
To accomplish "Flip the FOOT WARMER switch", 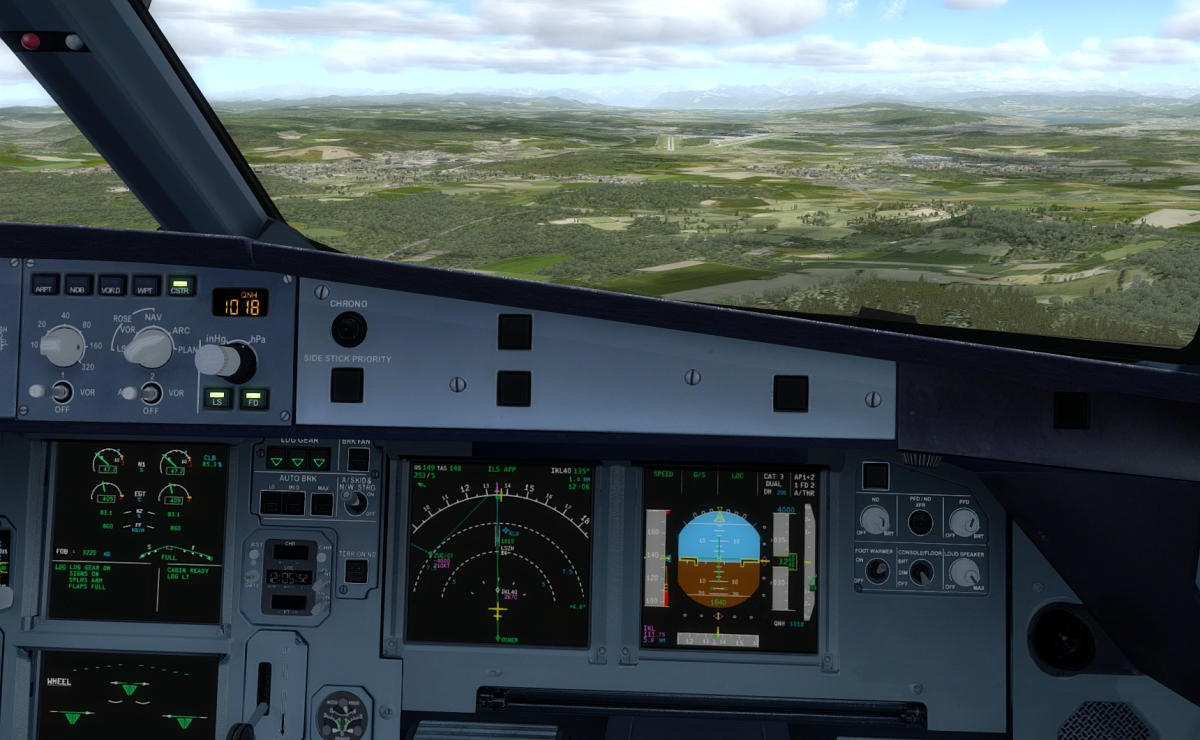I will 877,570.
